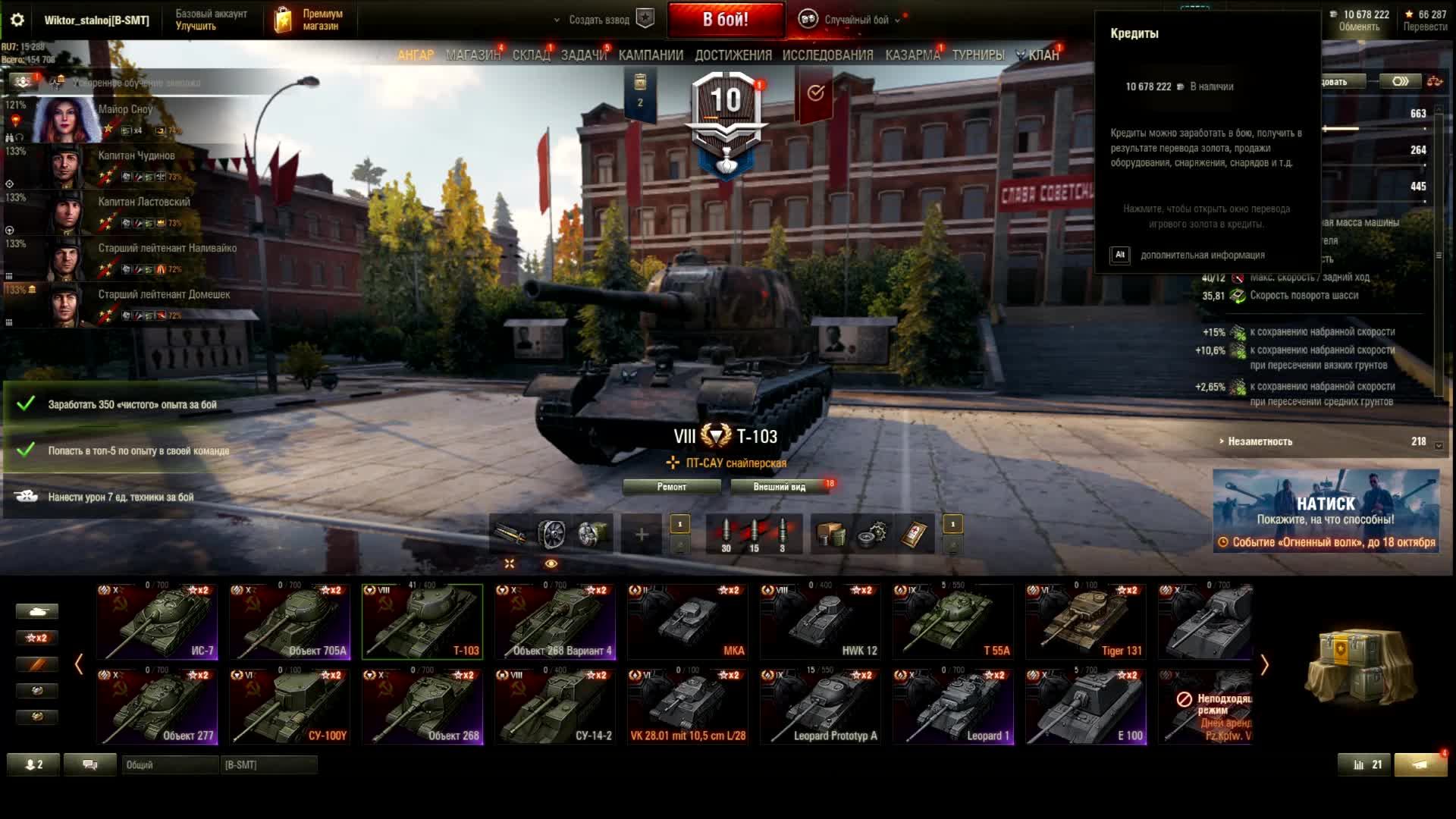The height and width of the screenshot is (819, 1456).
Task: Switch to the МАГАЗИН tab
Action: click(x=472, y=55)
